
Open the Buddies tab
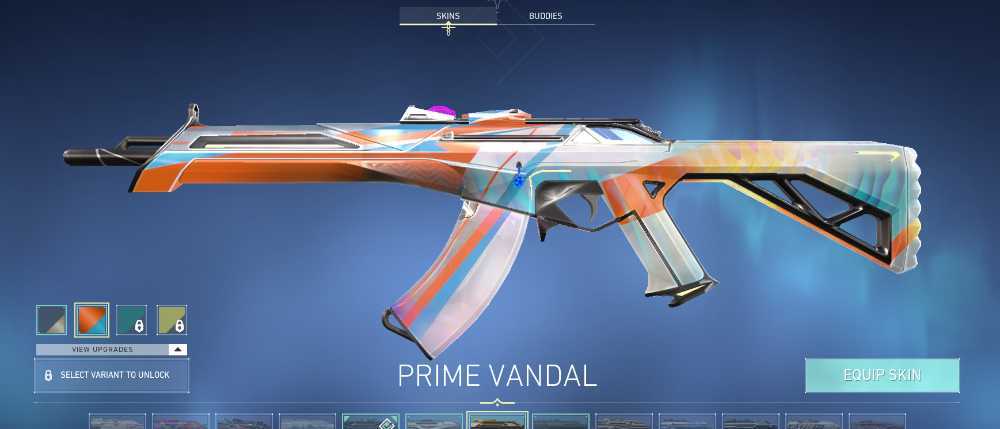pos(544,17)
